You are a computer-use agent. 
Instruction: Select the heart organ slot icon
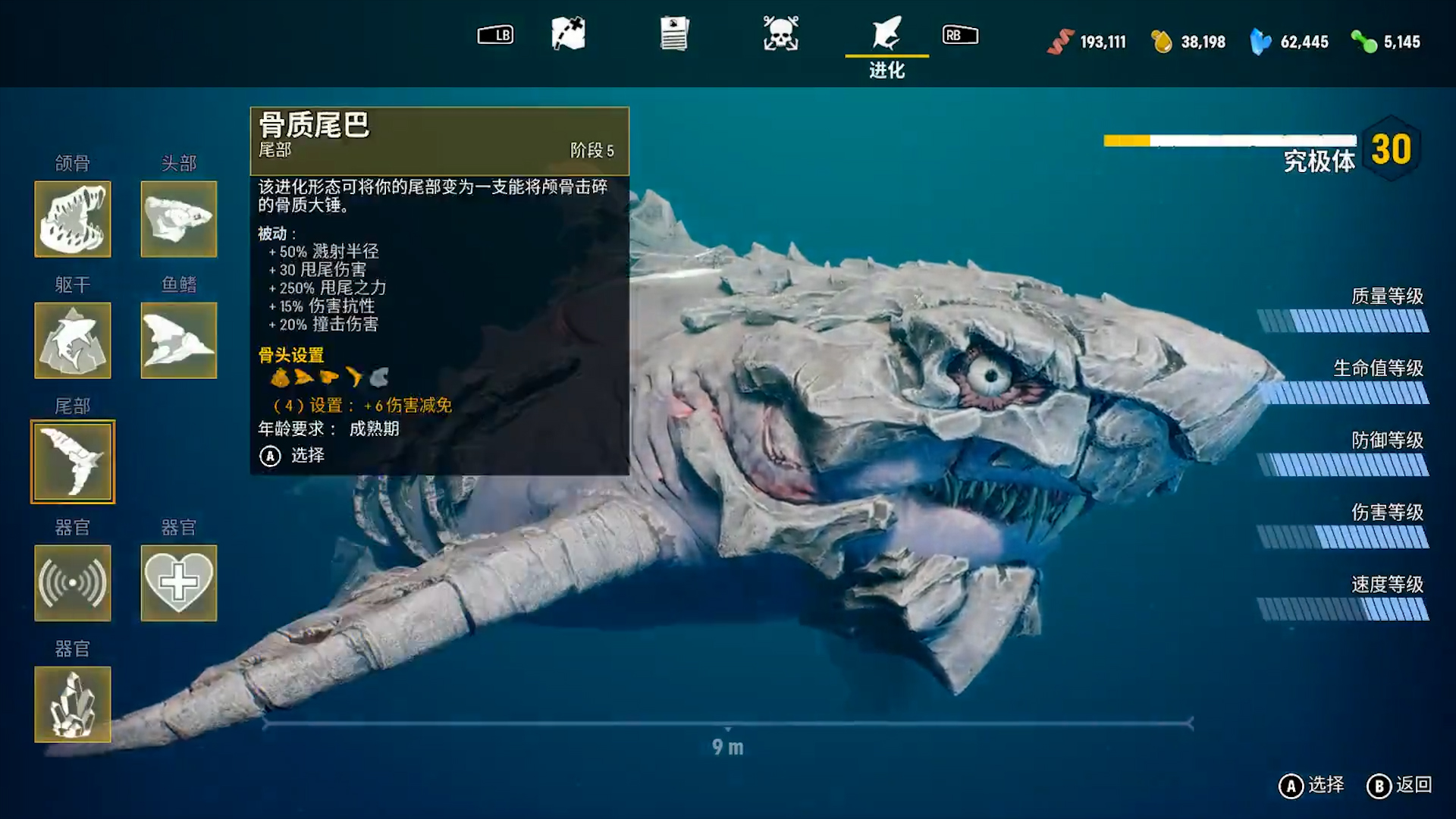coord(178,582)
